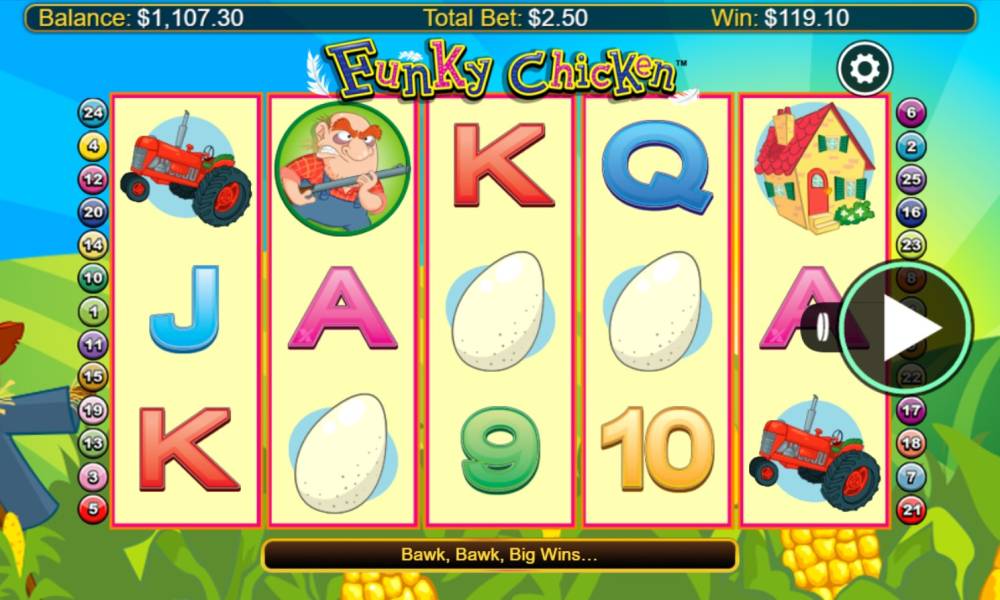The width and height of the screenshot is (1000, 600).
Task: Select payline marker 24
Action: tap(93, 113)
